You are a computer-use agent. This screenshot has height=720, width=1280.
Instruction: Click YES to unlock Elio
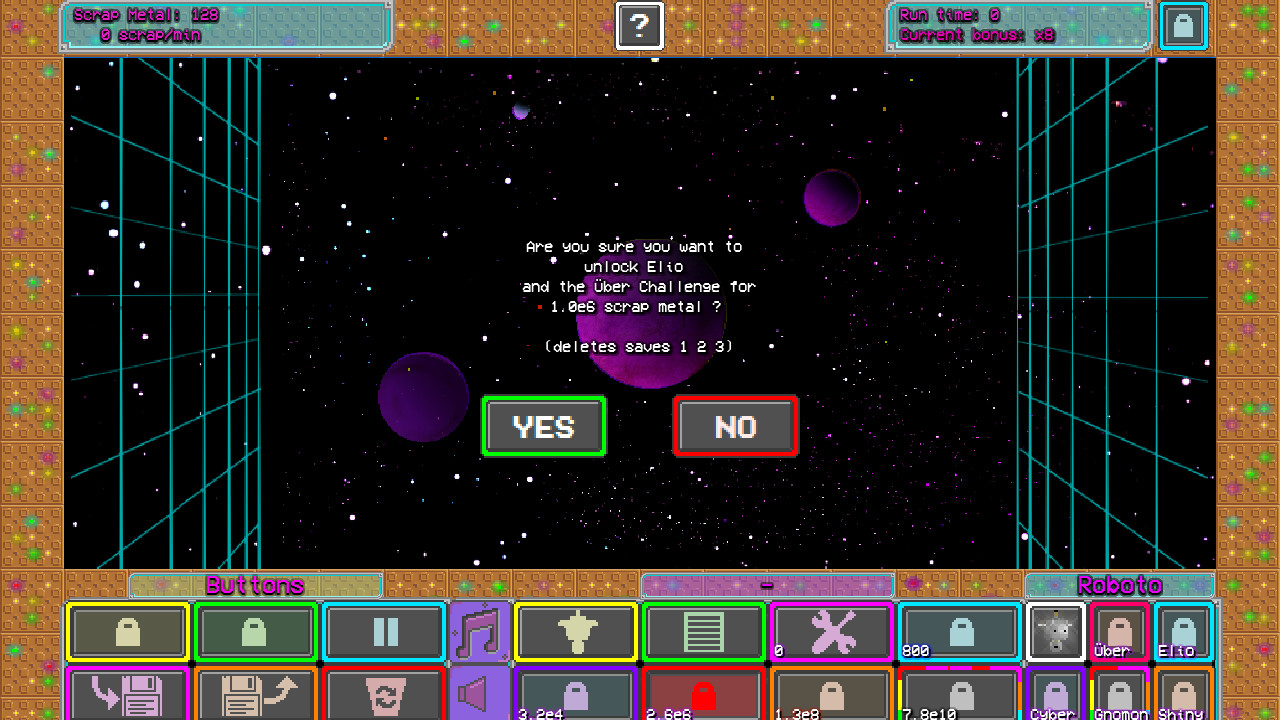(x=544, y=426)
